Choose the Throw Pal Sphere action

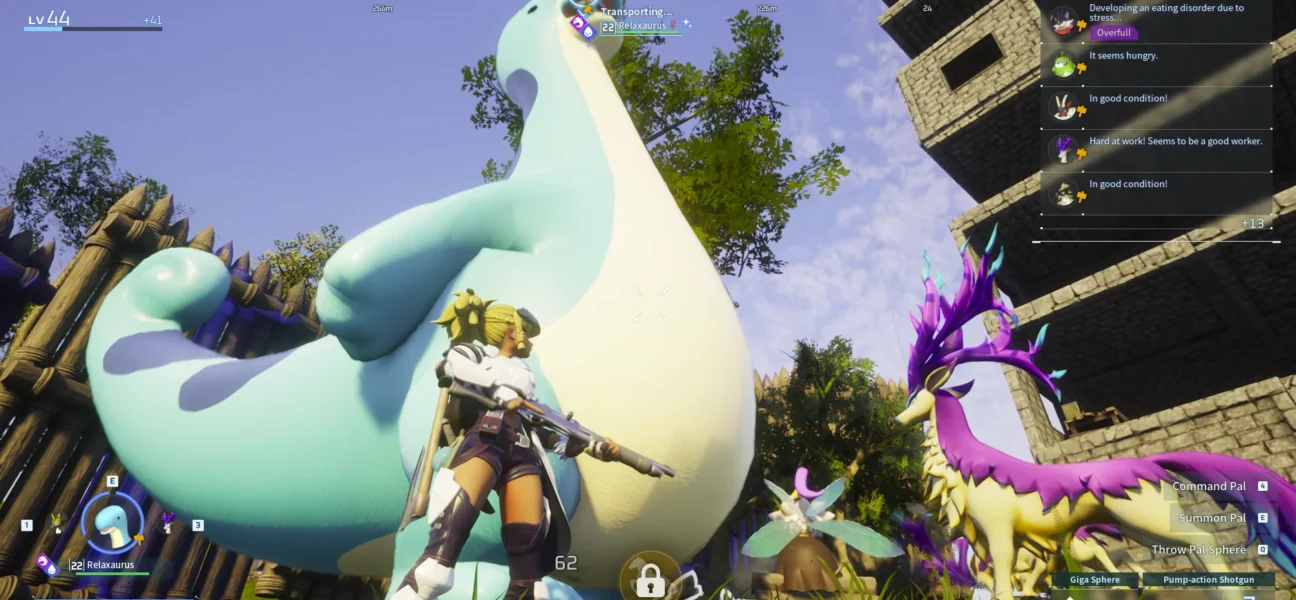[x=1199, y=550]
